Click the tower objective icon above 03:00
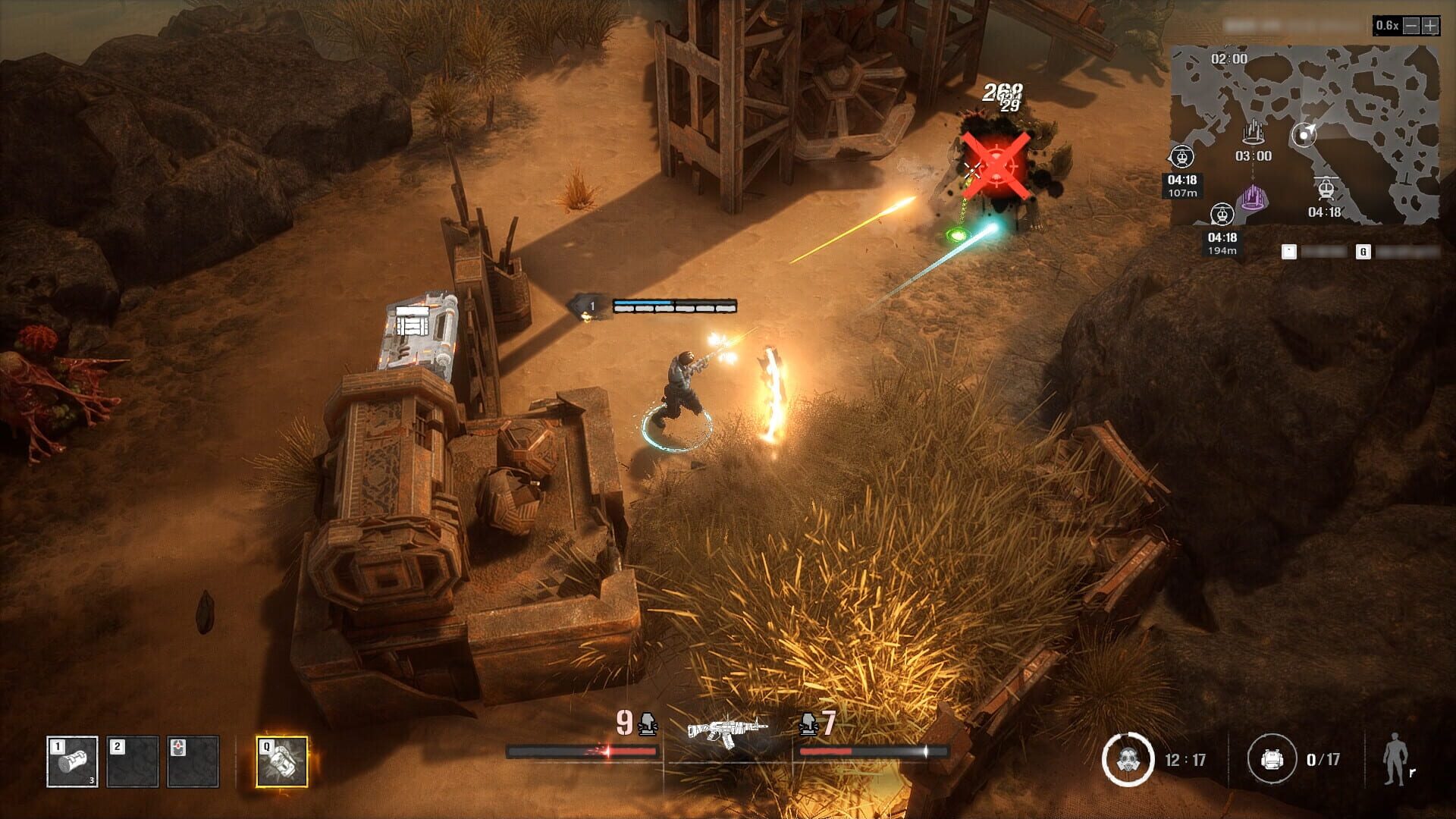The height and width of the screenshot is (819, 1456). pos(1254,131)
